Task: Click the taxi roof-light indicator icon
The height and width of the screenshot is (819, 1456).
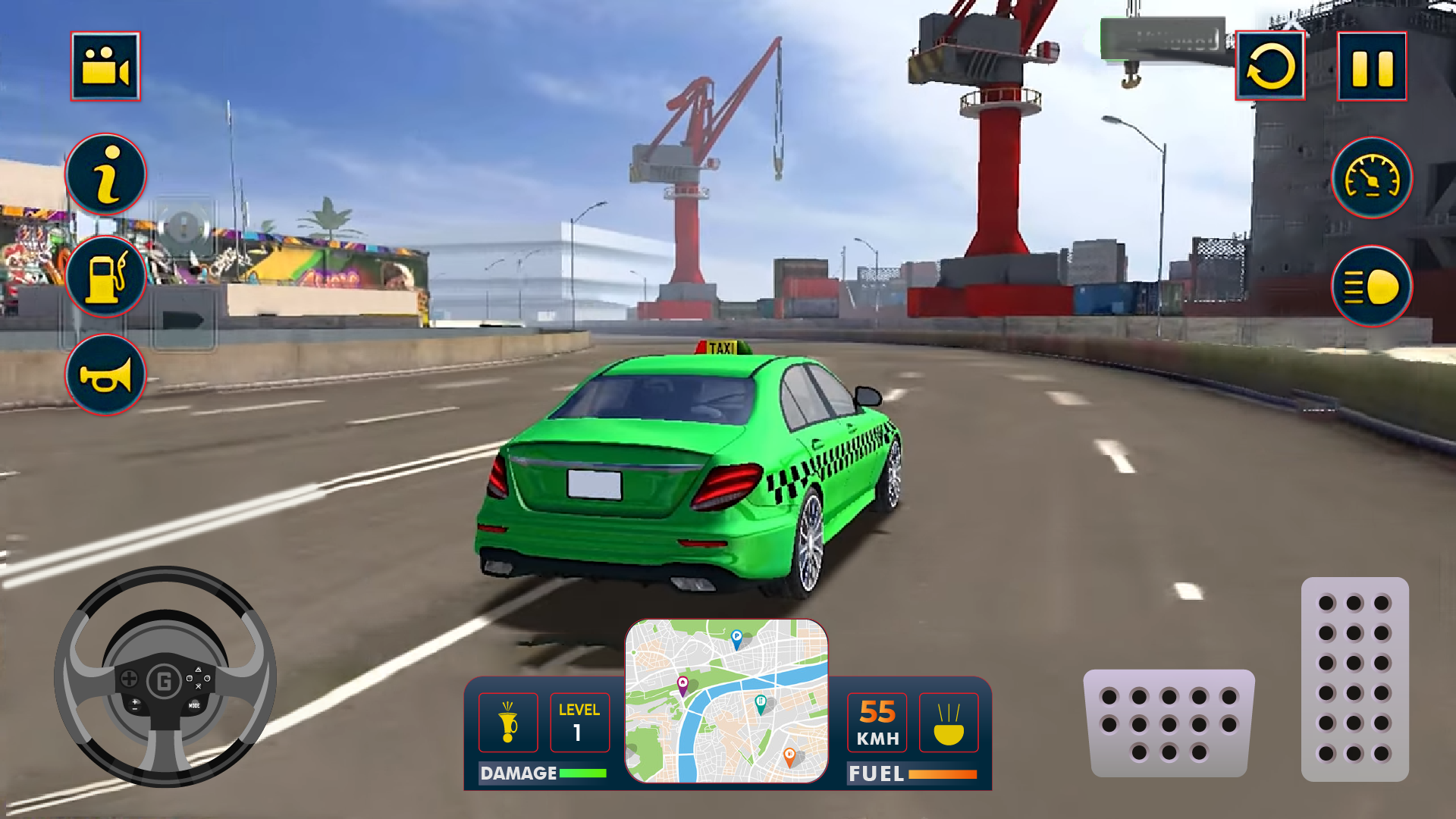Action: [x=508, y=723]
